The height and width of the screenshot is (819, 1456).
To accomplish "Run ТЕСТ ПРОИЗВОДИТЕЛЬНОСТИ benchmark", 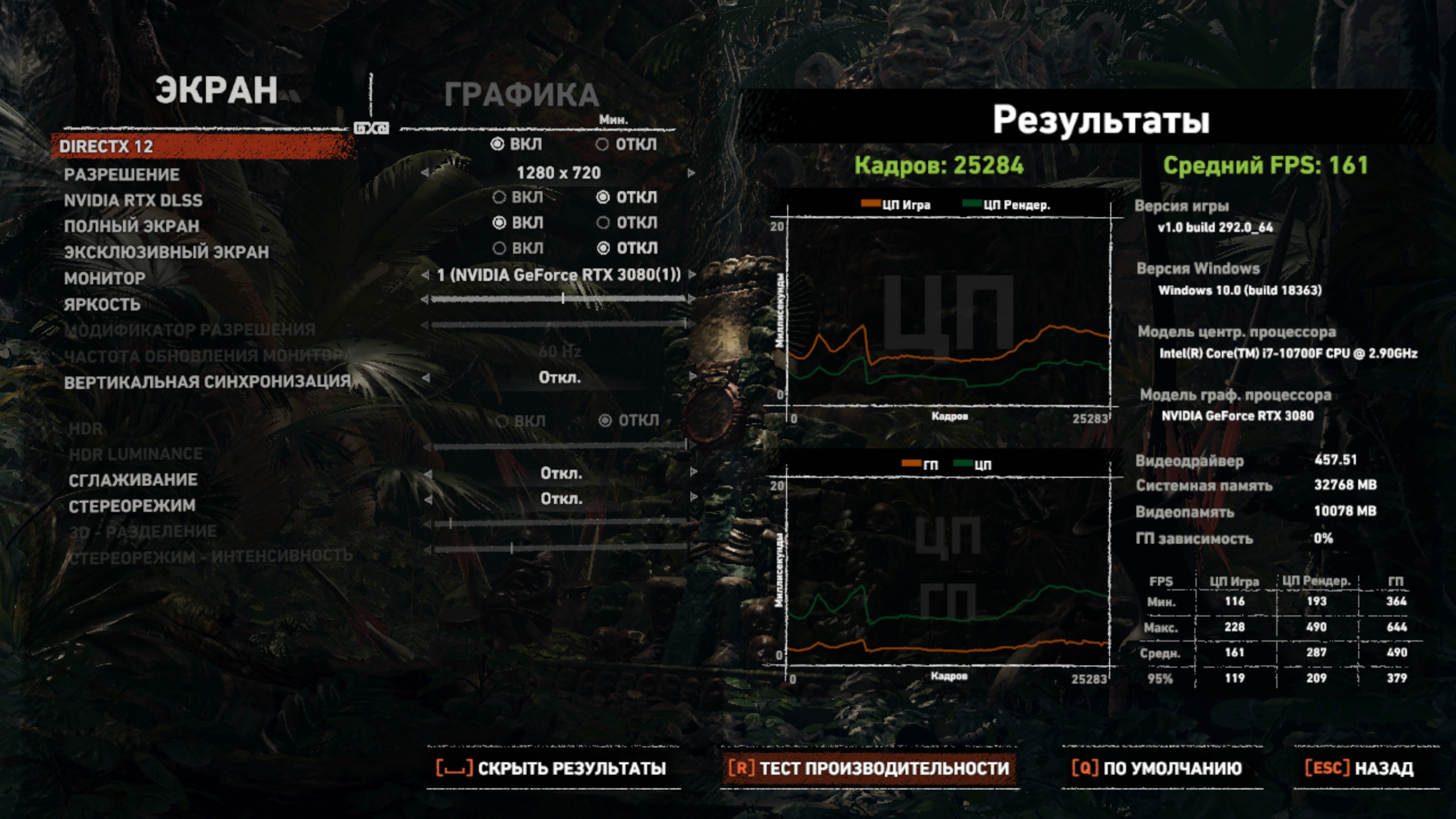I will click(868, 768).
